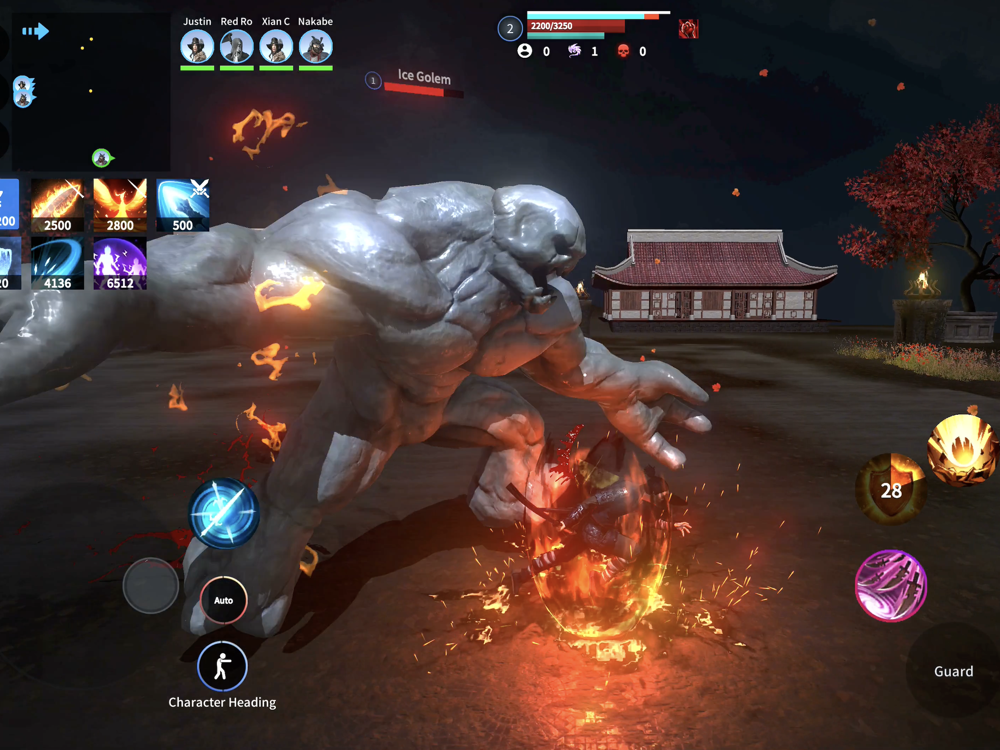Tap the glowing blue sword attack button

(224, 513)
